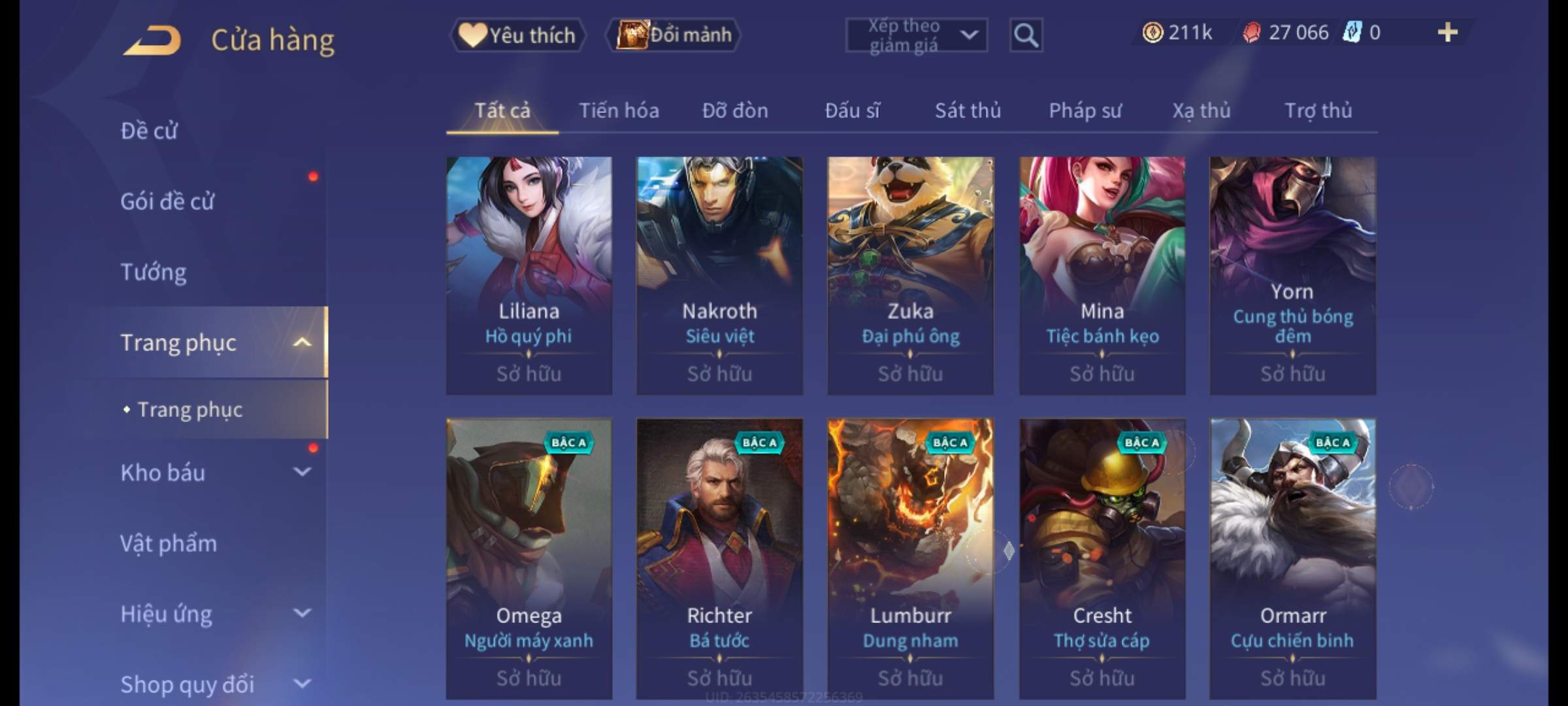View Richter Bá tước skin card
This screenshot has height=706, width=1568.
point(719,558)
